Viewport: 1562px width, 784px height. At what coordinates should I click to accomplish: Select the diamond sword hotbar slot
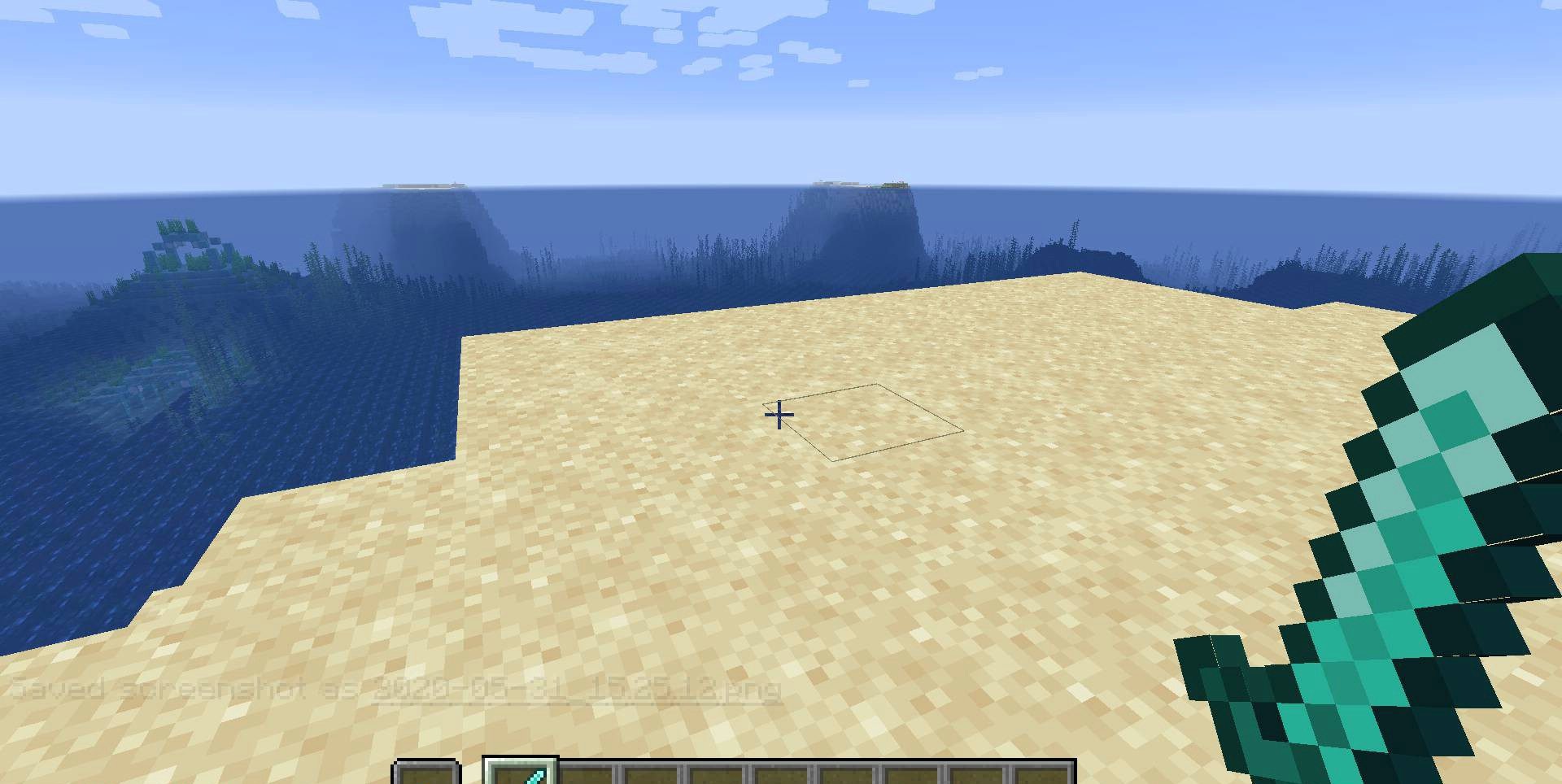click(x=521, y=773)
